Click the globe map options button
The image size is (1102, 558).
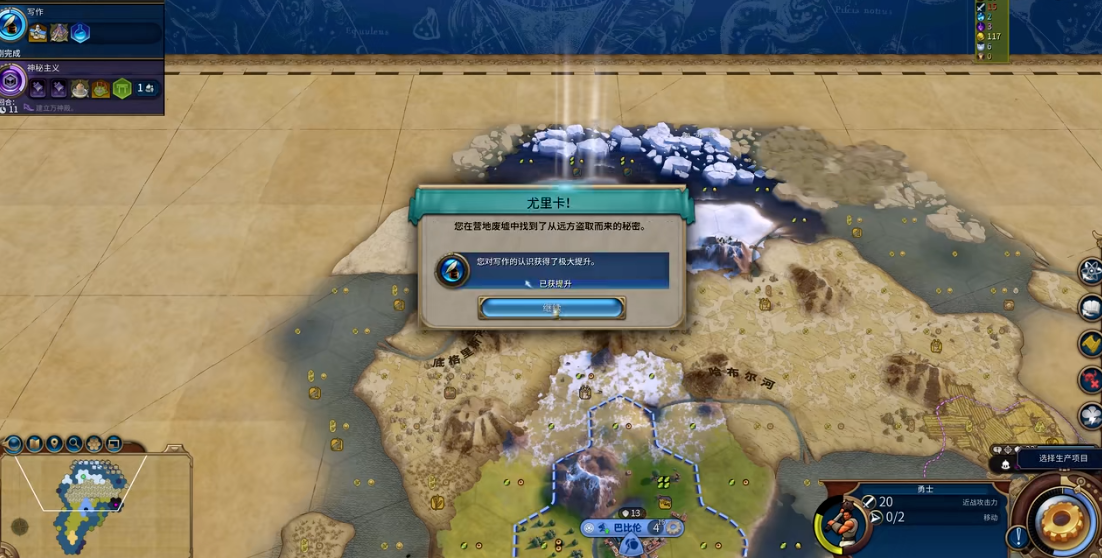click(x=14, y=443)
